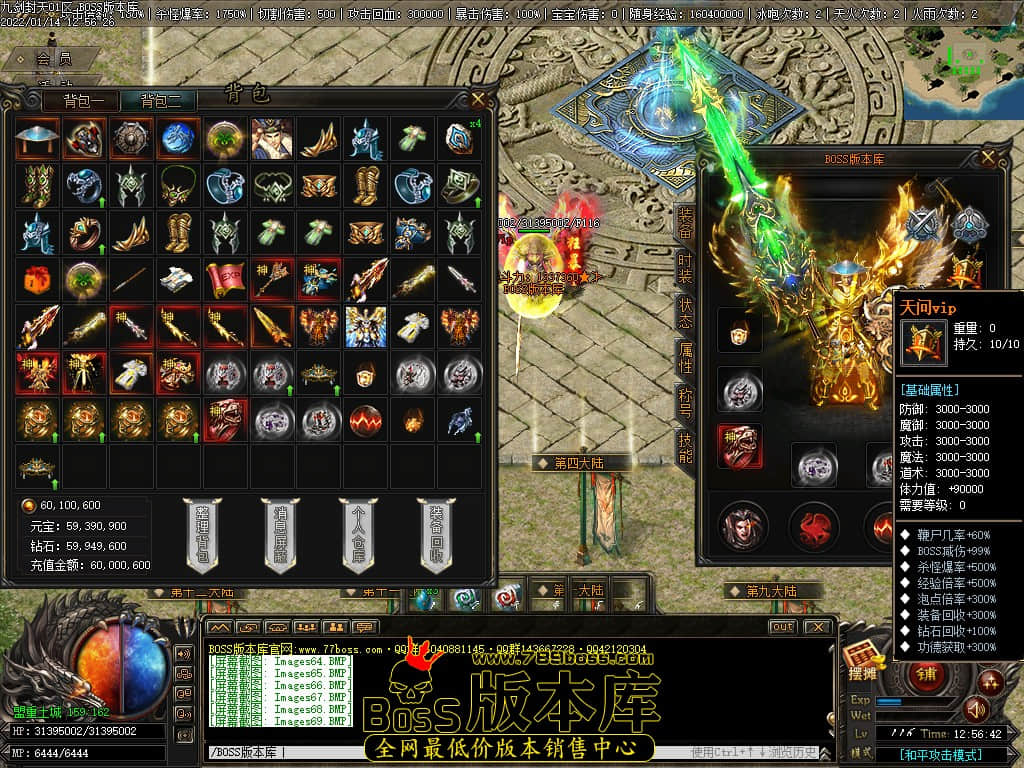Screen dimensions: 1024x768
Task: Close the chat window with X
Action: pos(817,627)
